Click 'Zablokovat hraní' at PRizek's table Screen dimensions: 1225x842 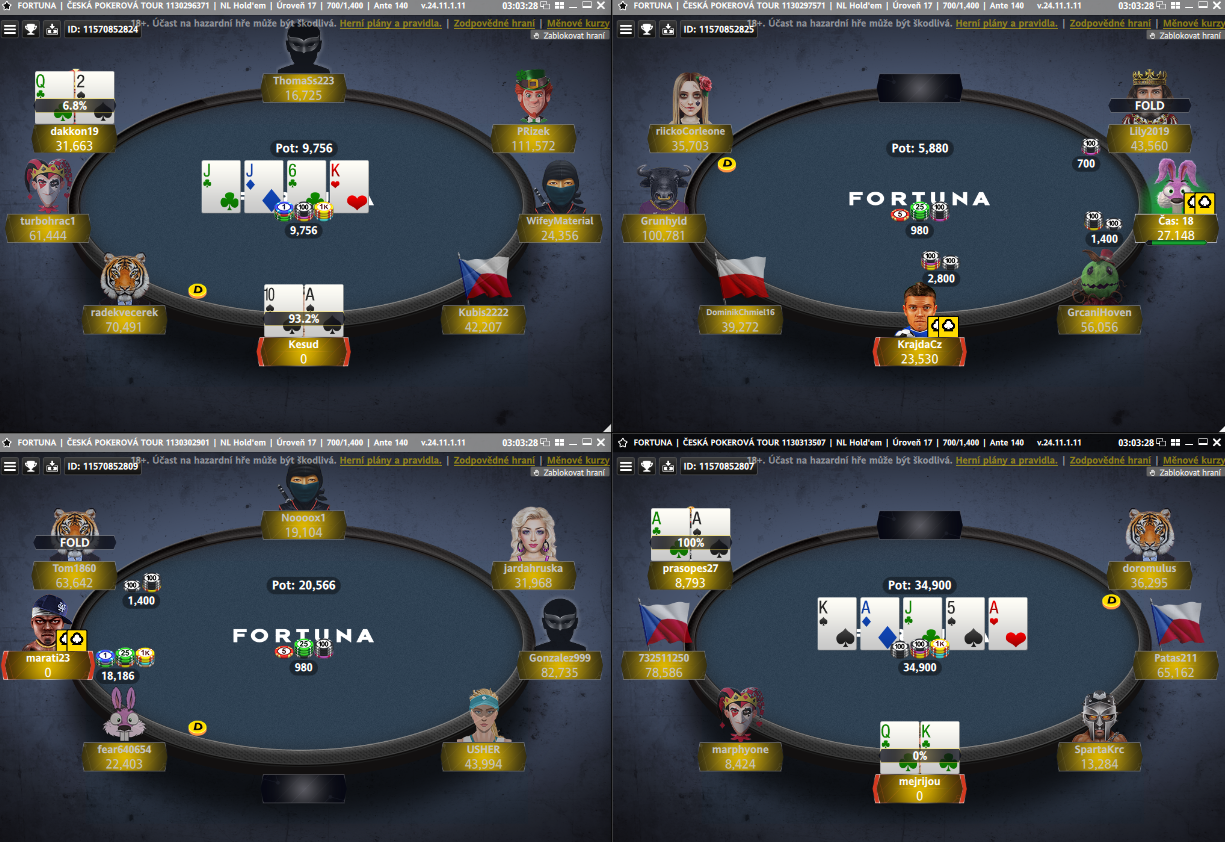570,35
